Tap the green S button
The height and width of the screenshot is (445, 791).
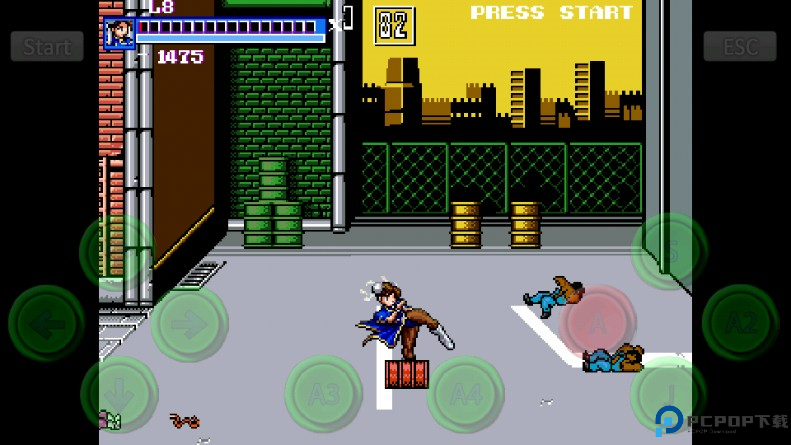(x=669, y=251)
